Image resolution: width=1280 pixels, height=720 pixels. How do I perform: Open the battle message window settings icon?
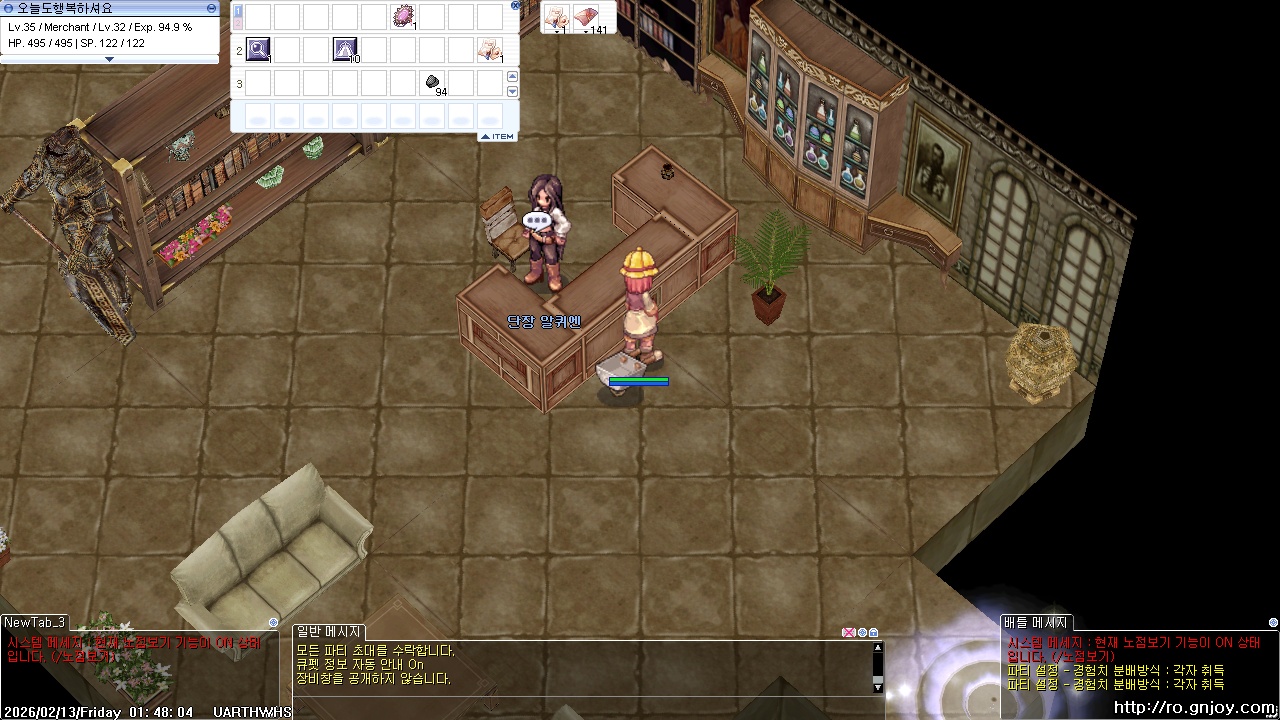(1273, 623)
